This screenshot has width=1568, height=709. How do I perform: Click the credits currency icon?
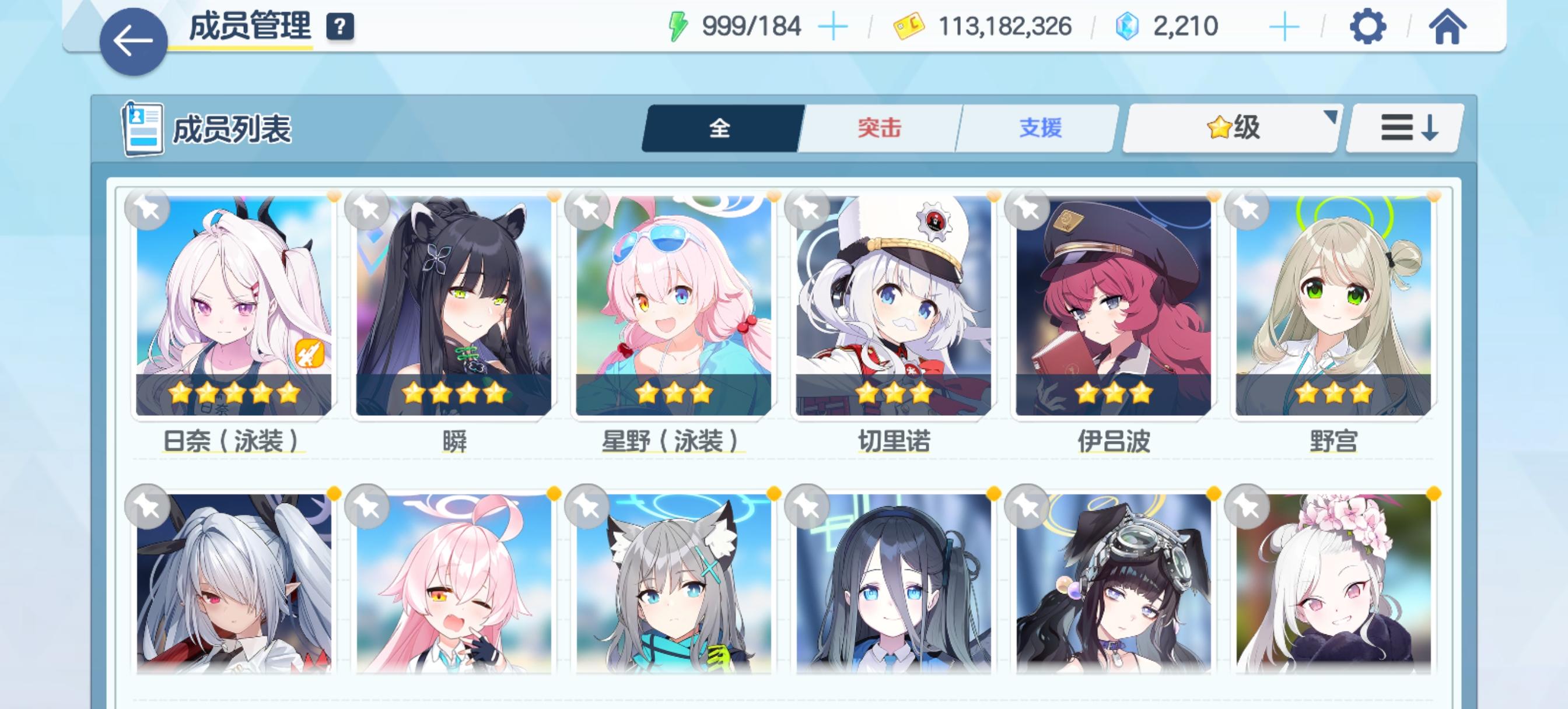tap(908, 27)
